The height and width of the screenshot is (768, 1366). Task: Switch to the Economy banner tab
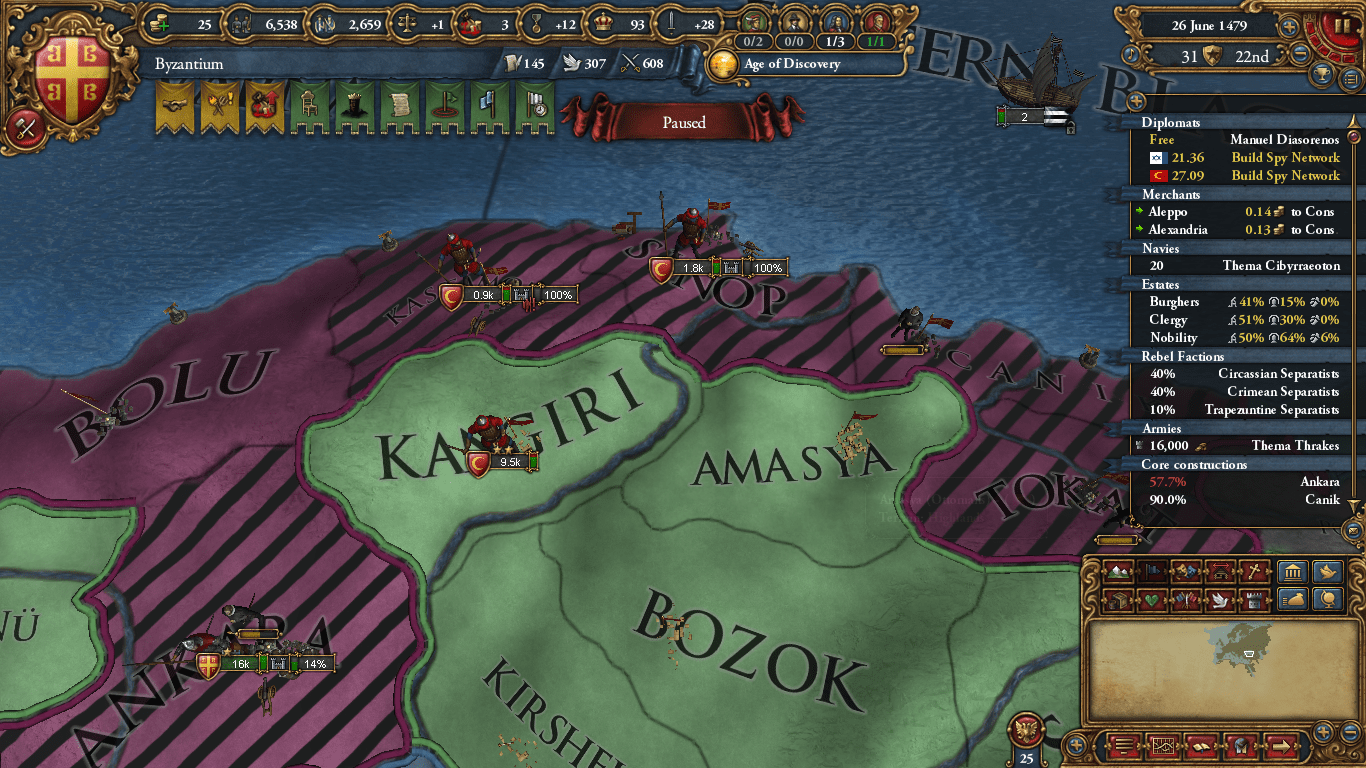click(x=265, y=105)
